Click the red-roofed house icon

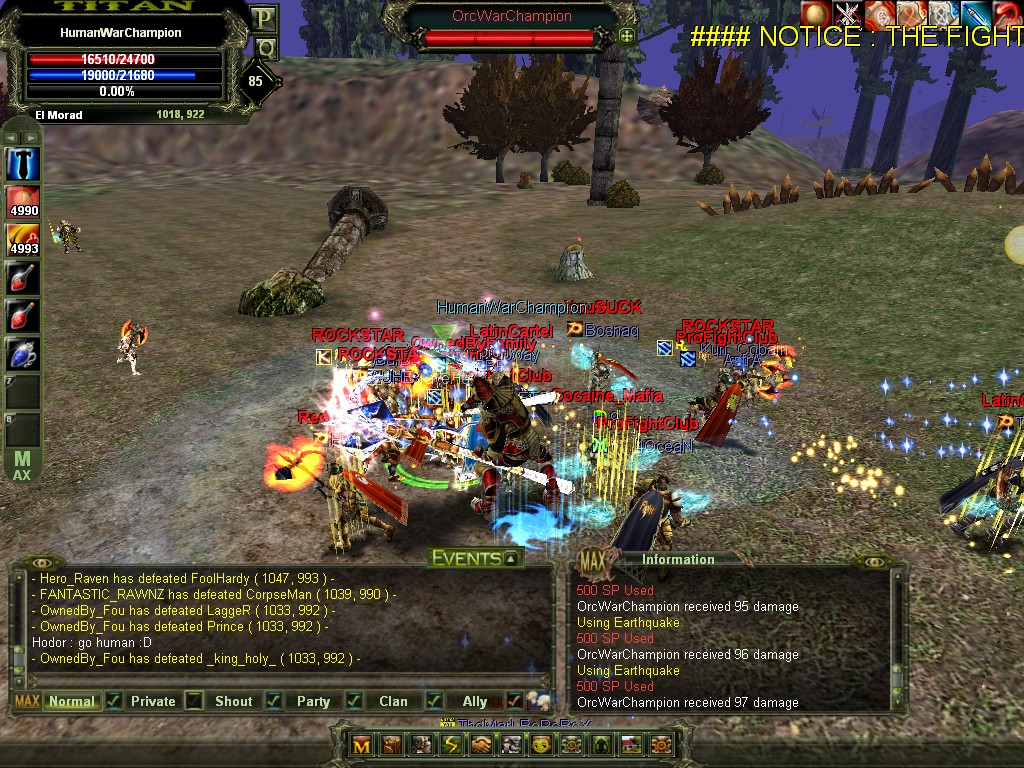tap(631, 745)
